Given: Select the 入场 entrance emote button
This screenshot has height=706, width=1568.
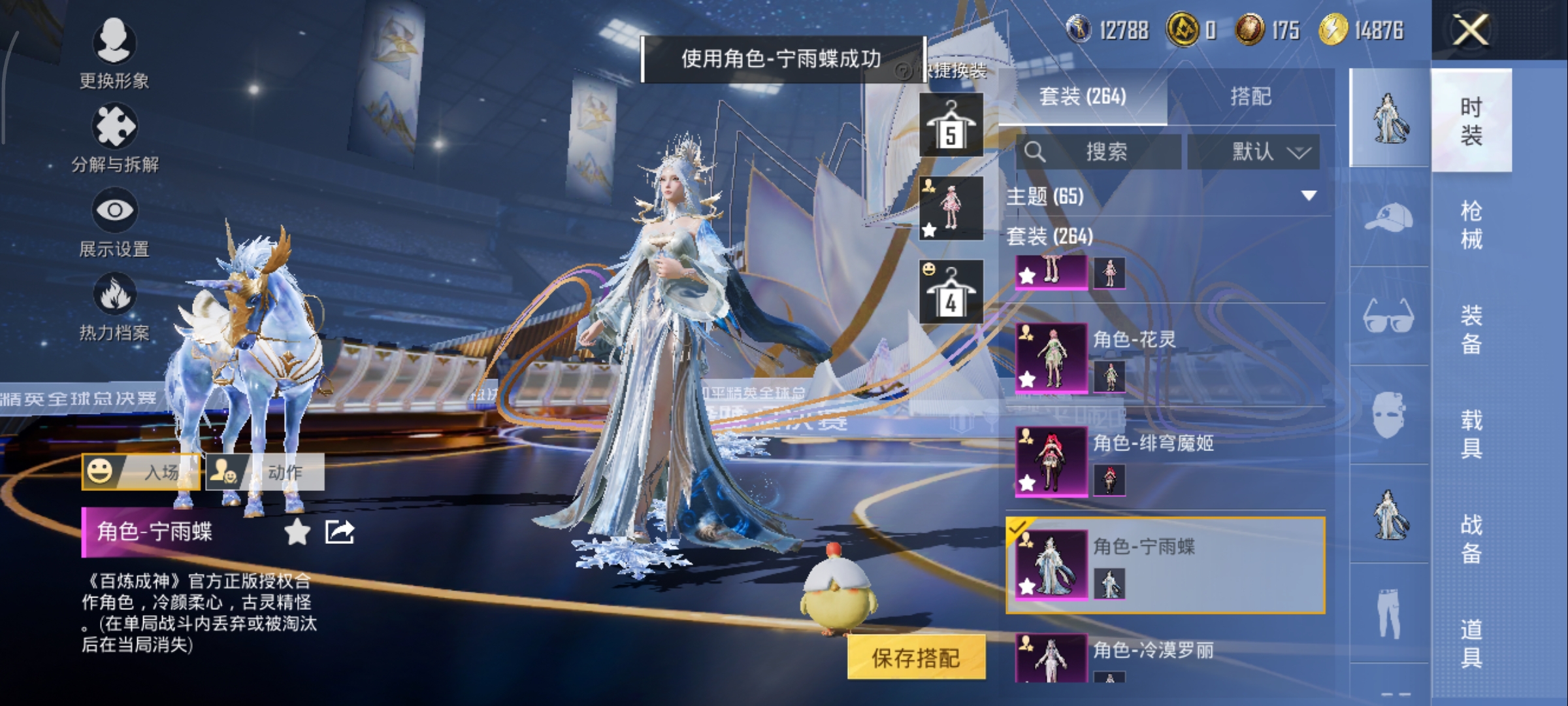Looking at the screenshot, I should pos(141,471).
